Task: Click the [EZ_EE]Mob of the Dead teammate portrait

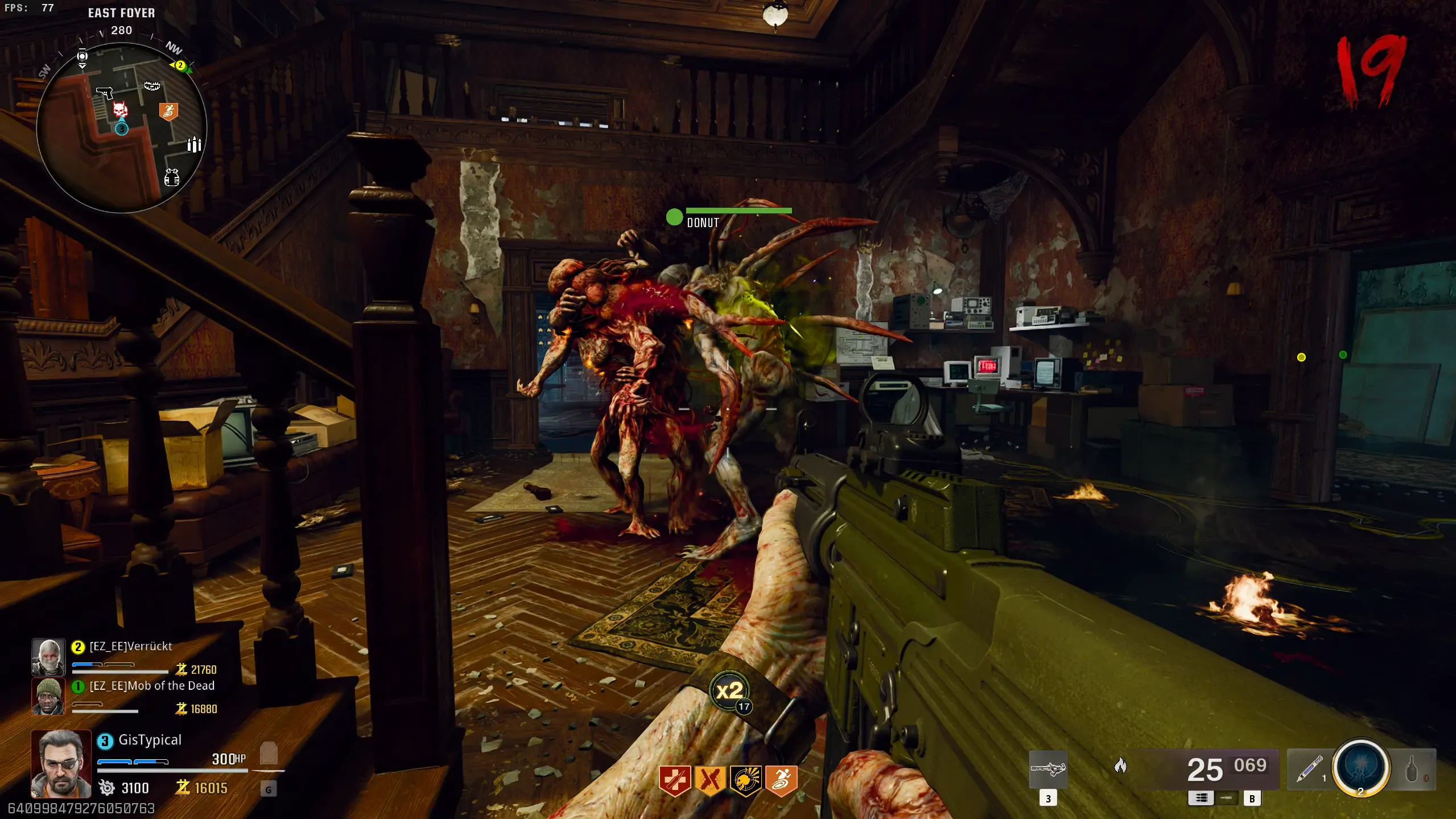Action: click(x=48, y=696)
